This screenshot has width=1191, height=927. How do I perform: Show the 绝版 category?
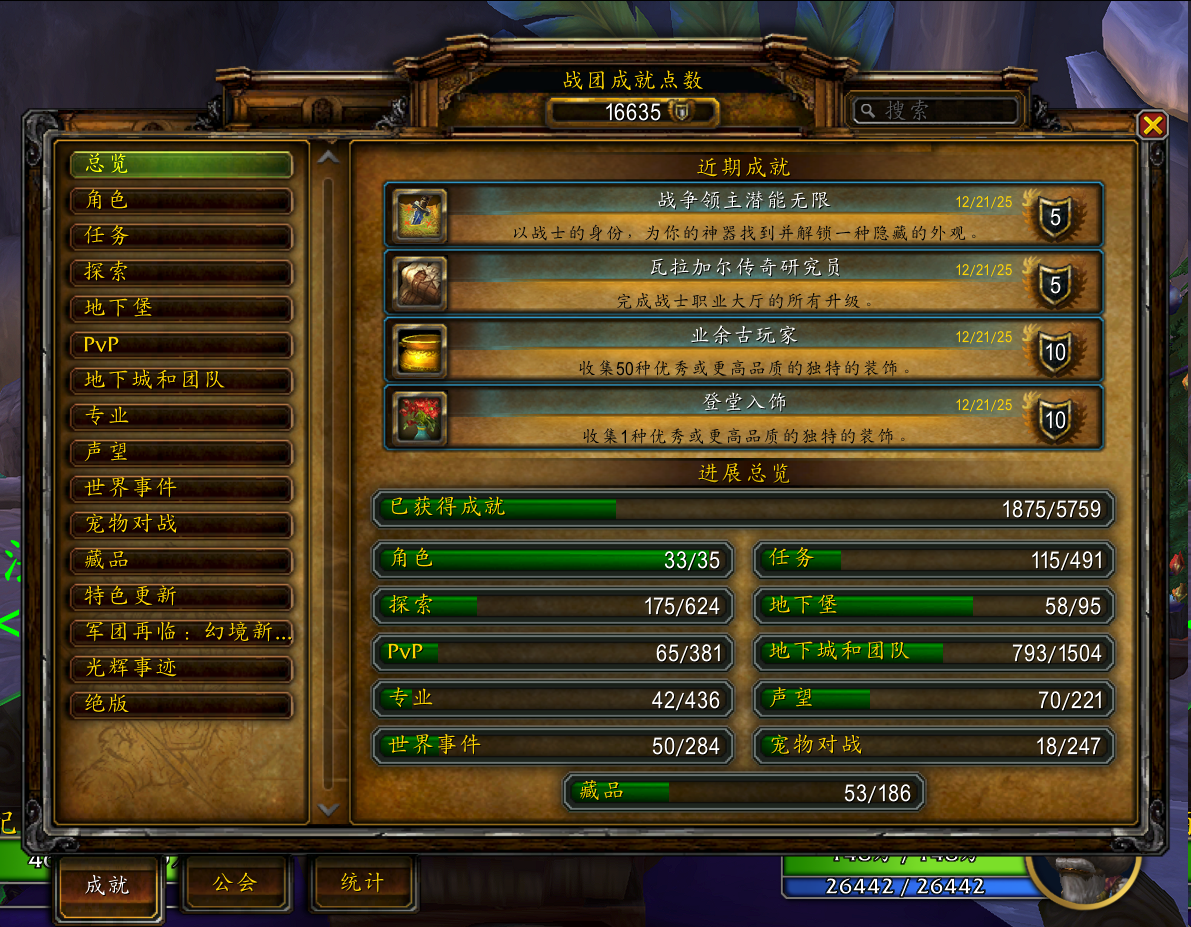point(180,704)
